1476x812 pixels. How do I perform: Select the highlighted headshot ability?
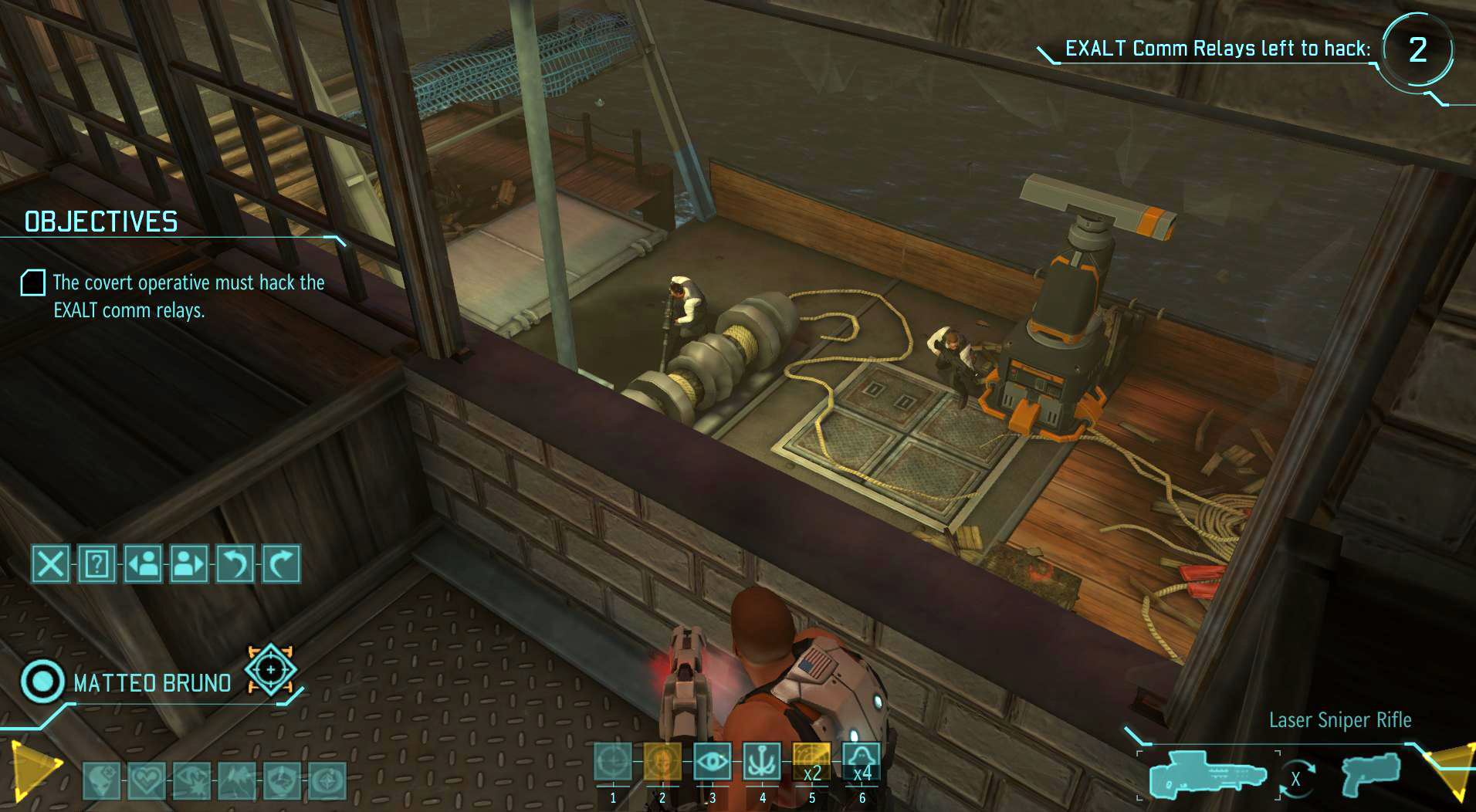tap(663, 760)
